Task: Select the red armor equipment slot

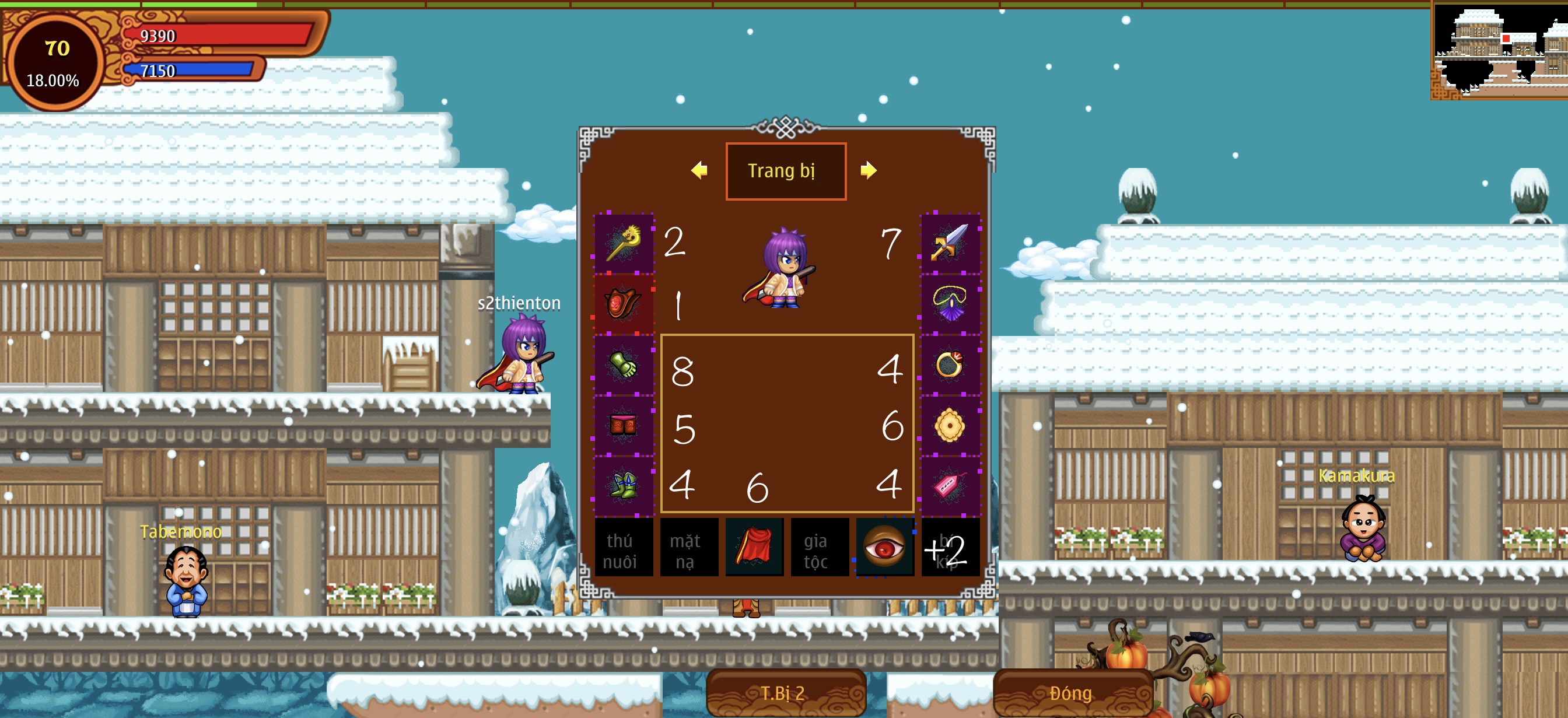Action: tap(624, 304)
